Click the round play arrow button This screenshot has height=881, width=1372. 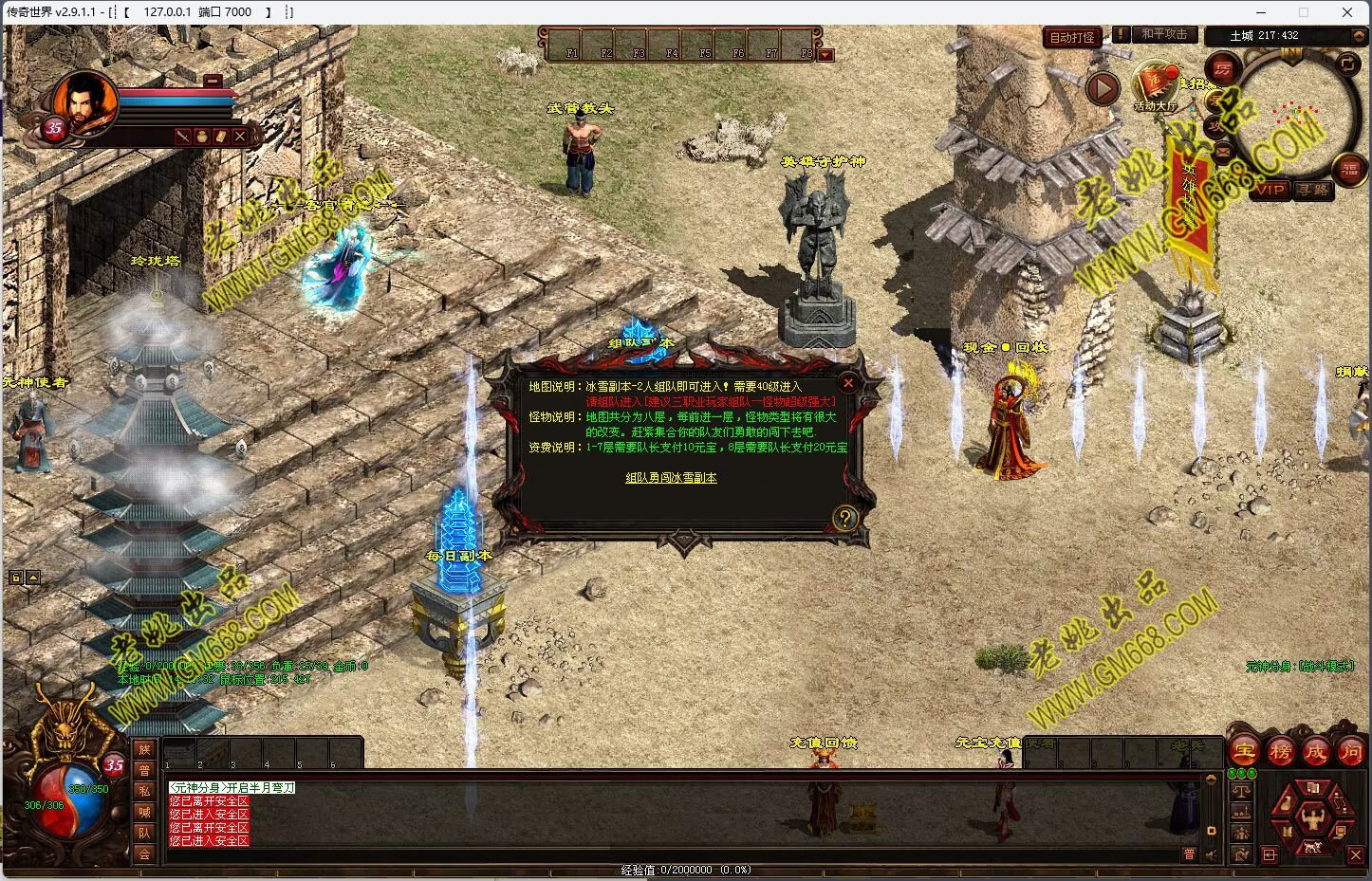click(1102, 89)
